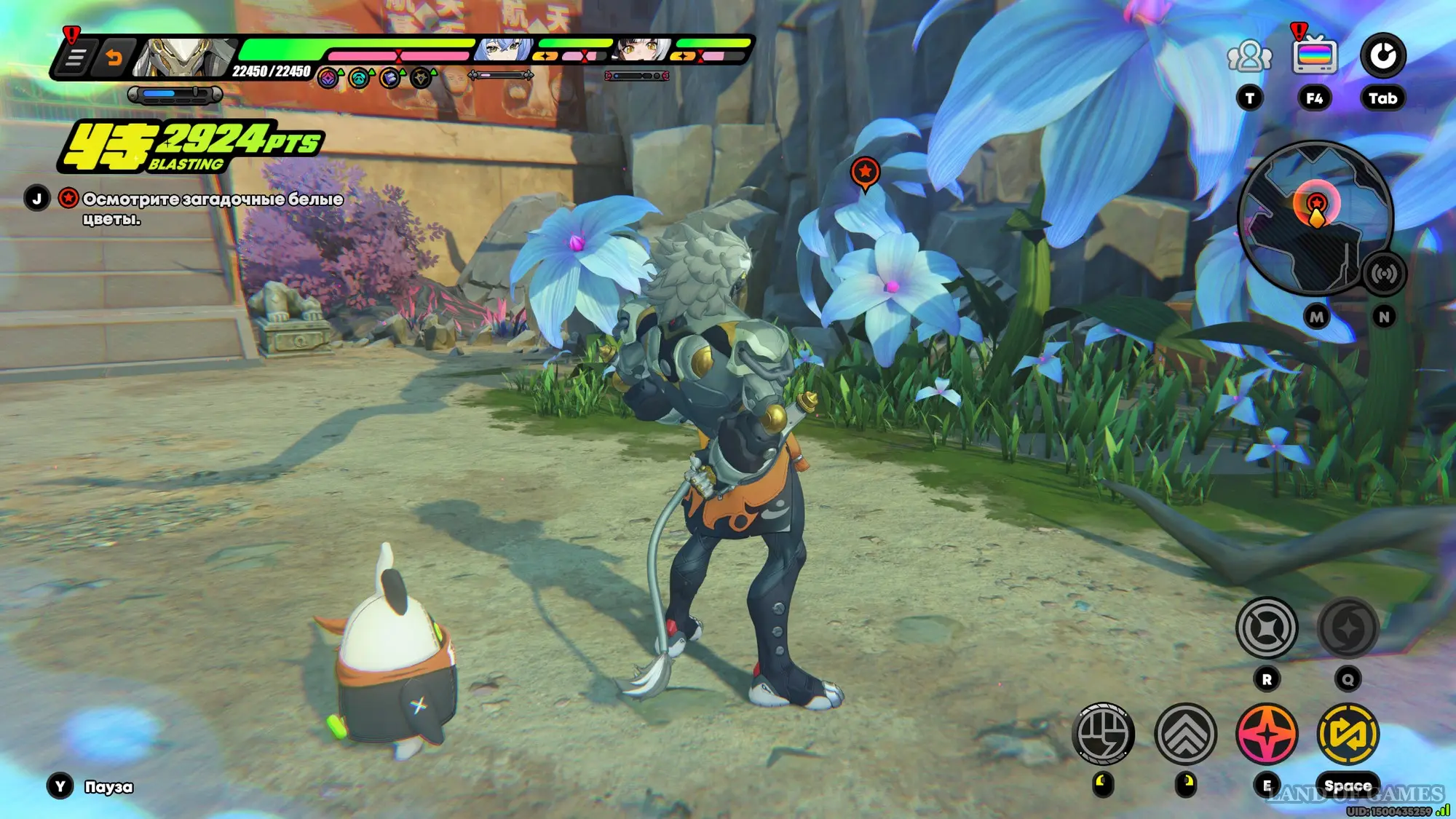Click the signal waves icon beside the minimap
This screenshot has height=819, width=1456.
coord(1383,274)
